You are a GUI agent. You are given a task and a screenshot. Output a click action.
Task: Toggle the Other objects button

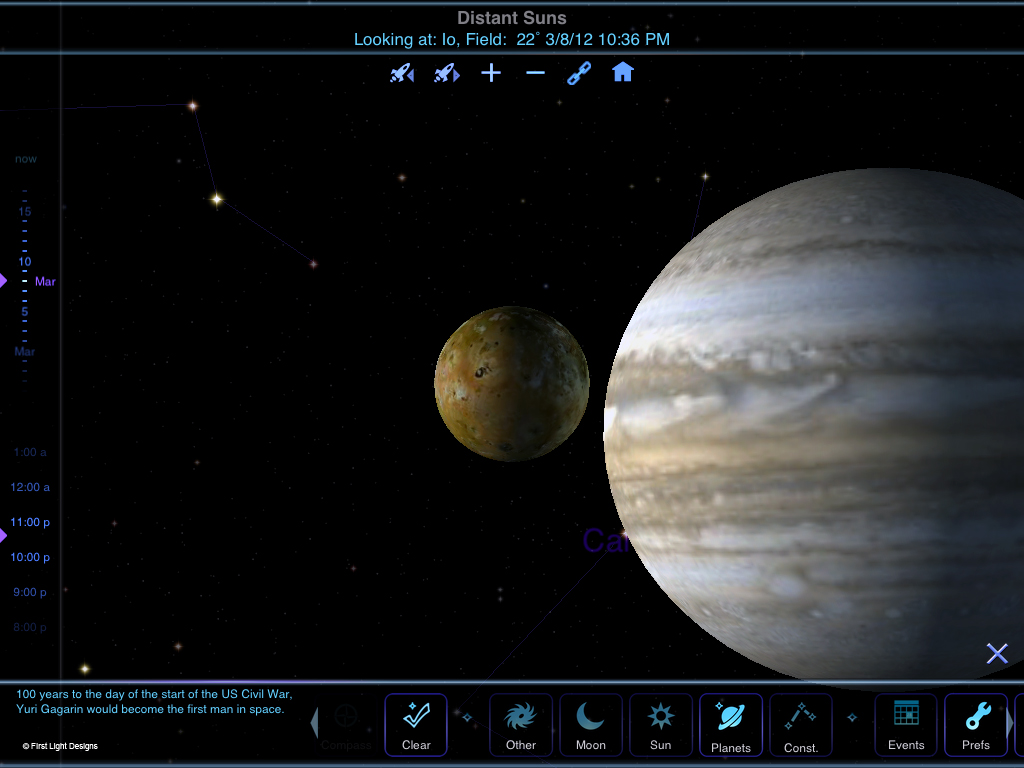[x=521, y=725]
